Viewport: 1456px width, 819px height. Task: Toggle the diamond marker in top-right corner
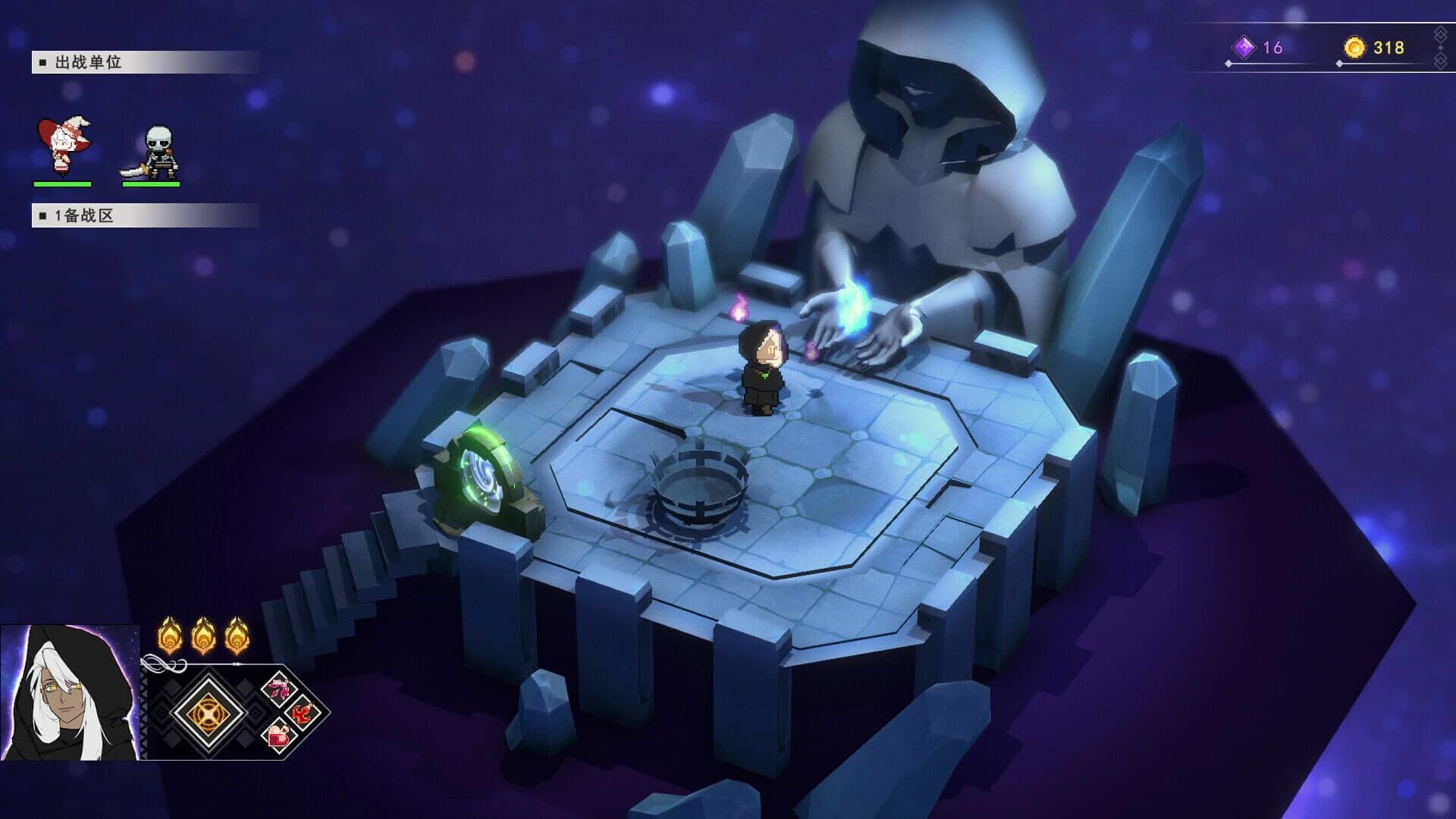(1439, 33)
